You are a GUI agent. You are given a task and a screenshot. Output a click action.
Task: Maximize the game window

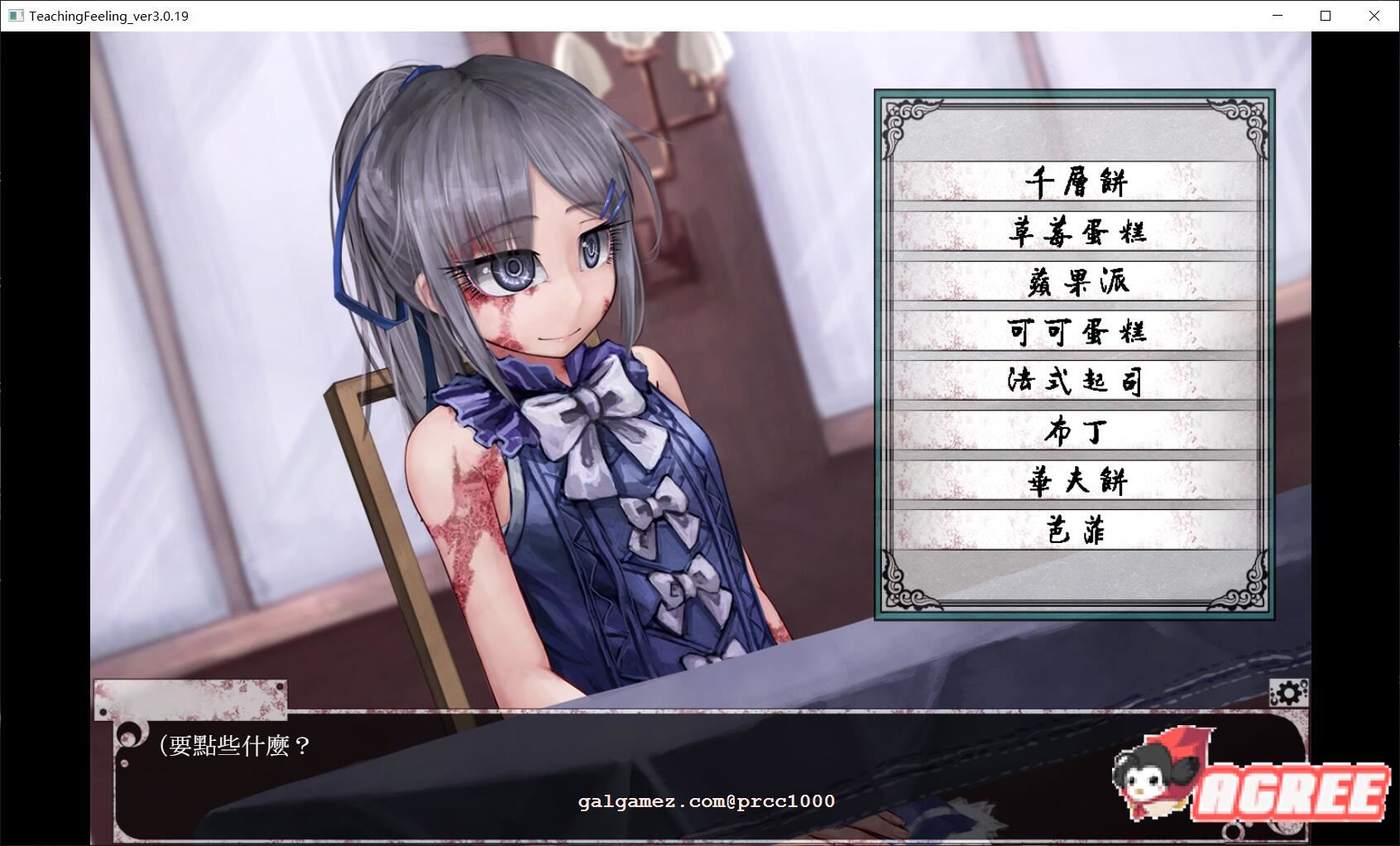click(1325, 15)
